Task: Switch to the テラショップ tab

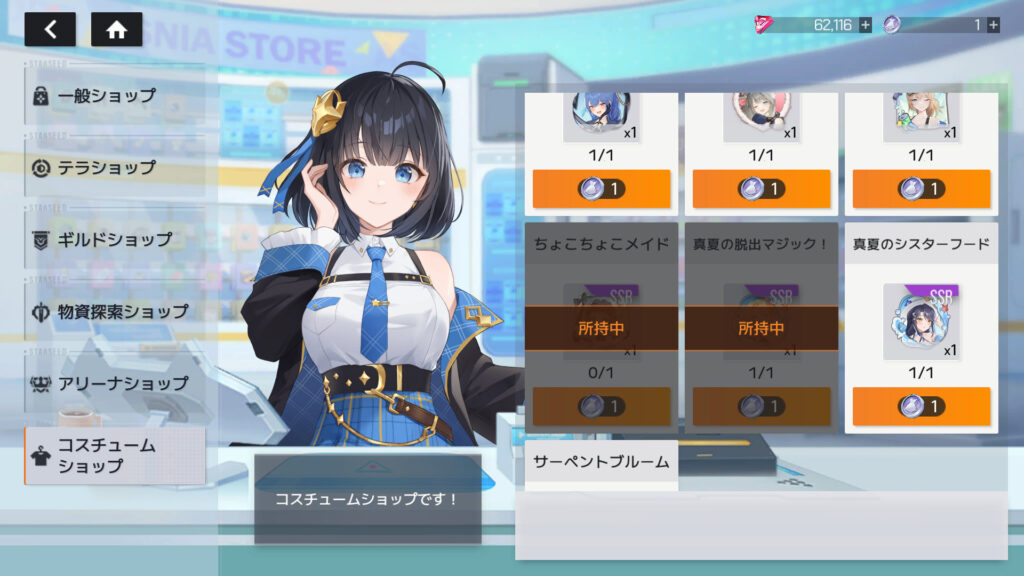Action: pyautogui.click(x=115, y=167)
